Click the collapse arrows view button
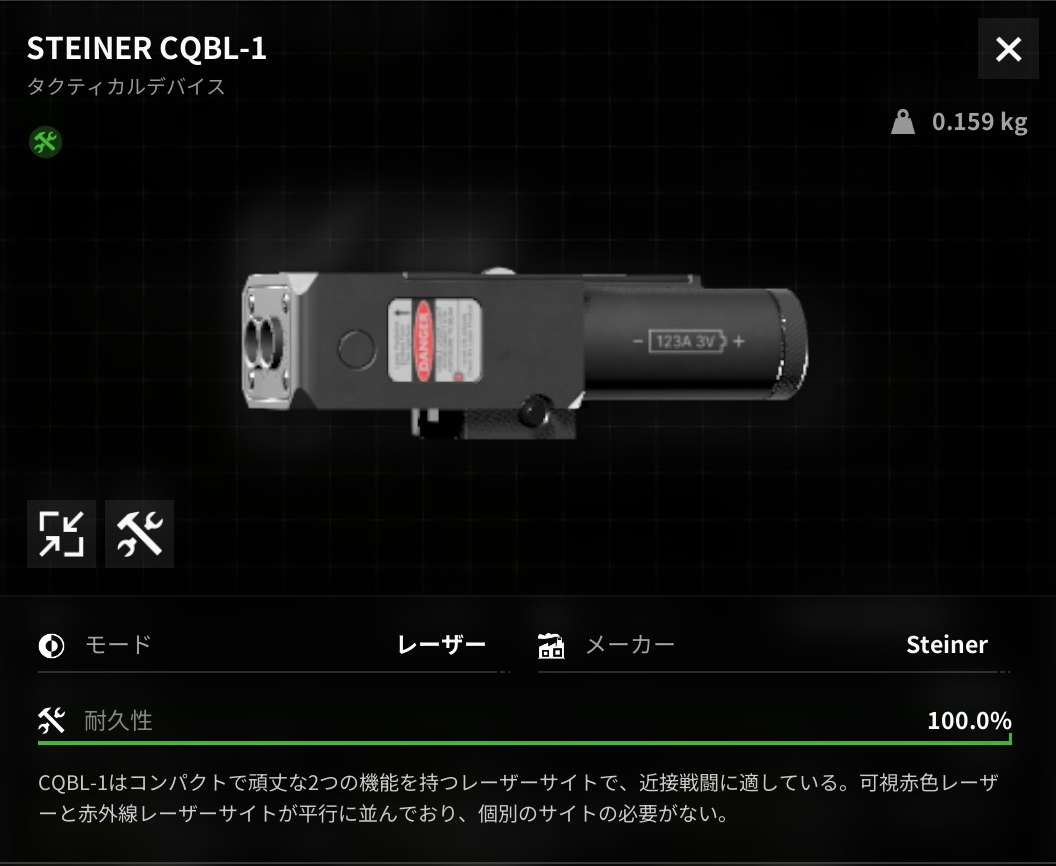 coord(62,534)
